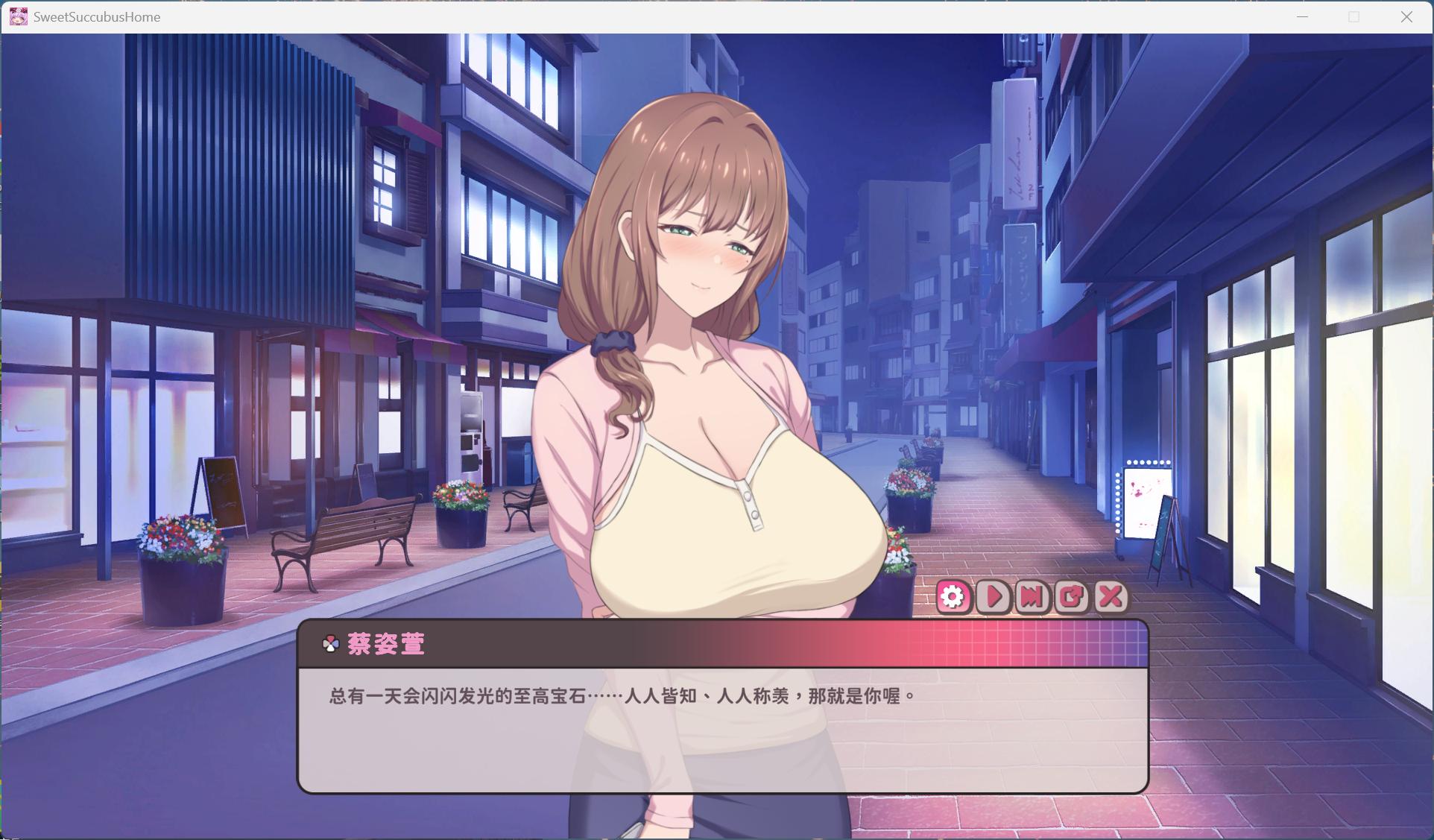The height and width of the screenshot is (840, 1434).
Task: Advance the dialogue by clicking the text box
Action: click(x=722, y=730)
